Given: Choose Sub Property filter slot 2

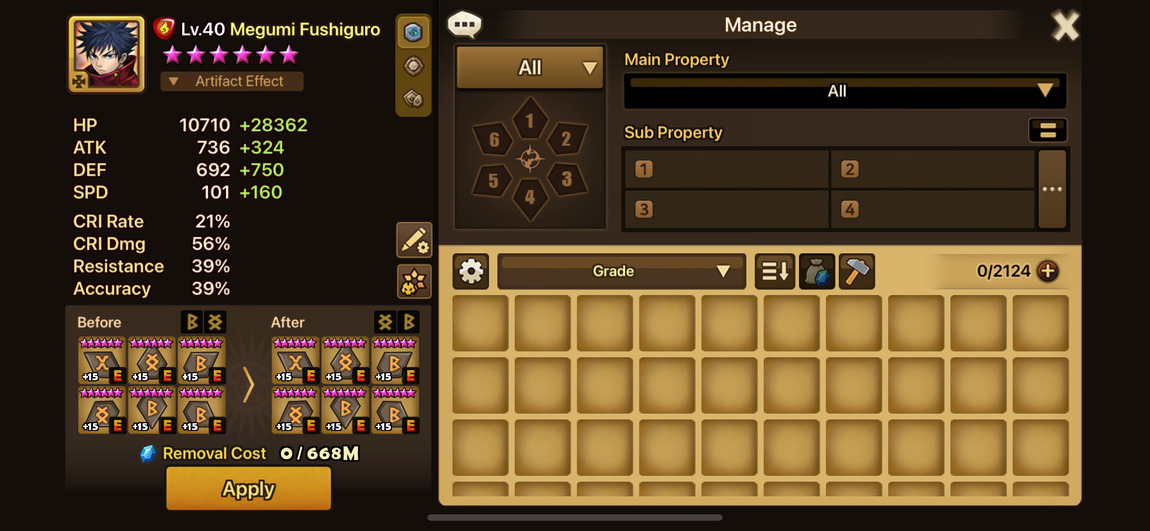Looking at the screenshot, I should (932, 169).
